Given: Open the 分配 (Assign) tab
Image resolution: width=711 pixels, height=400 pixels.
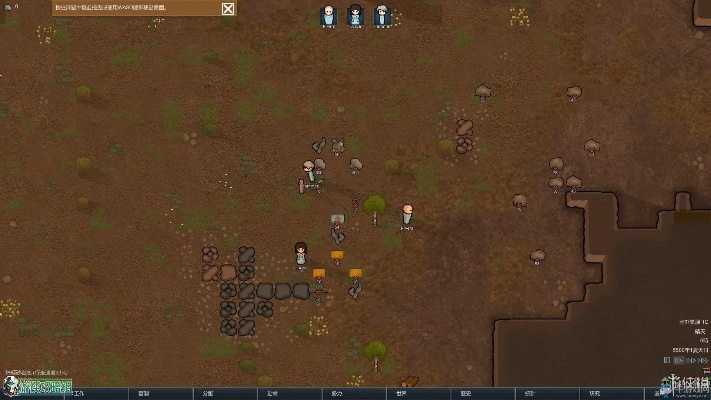Looking at the screenshot, I should pos(208,393).
